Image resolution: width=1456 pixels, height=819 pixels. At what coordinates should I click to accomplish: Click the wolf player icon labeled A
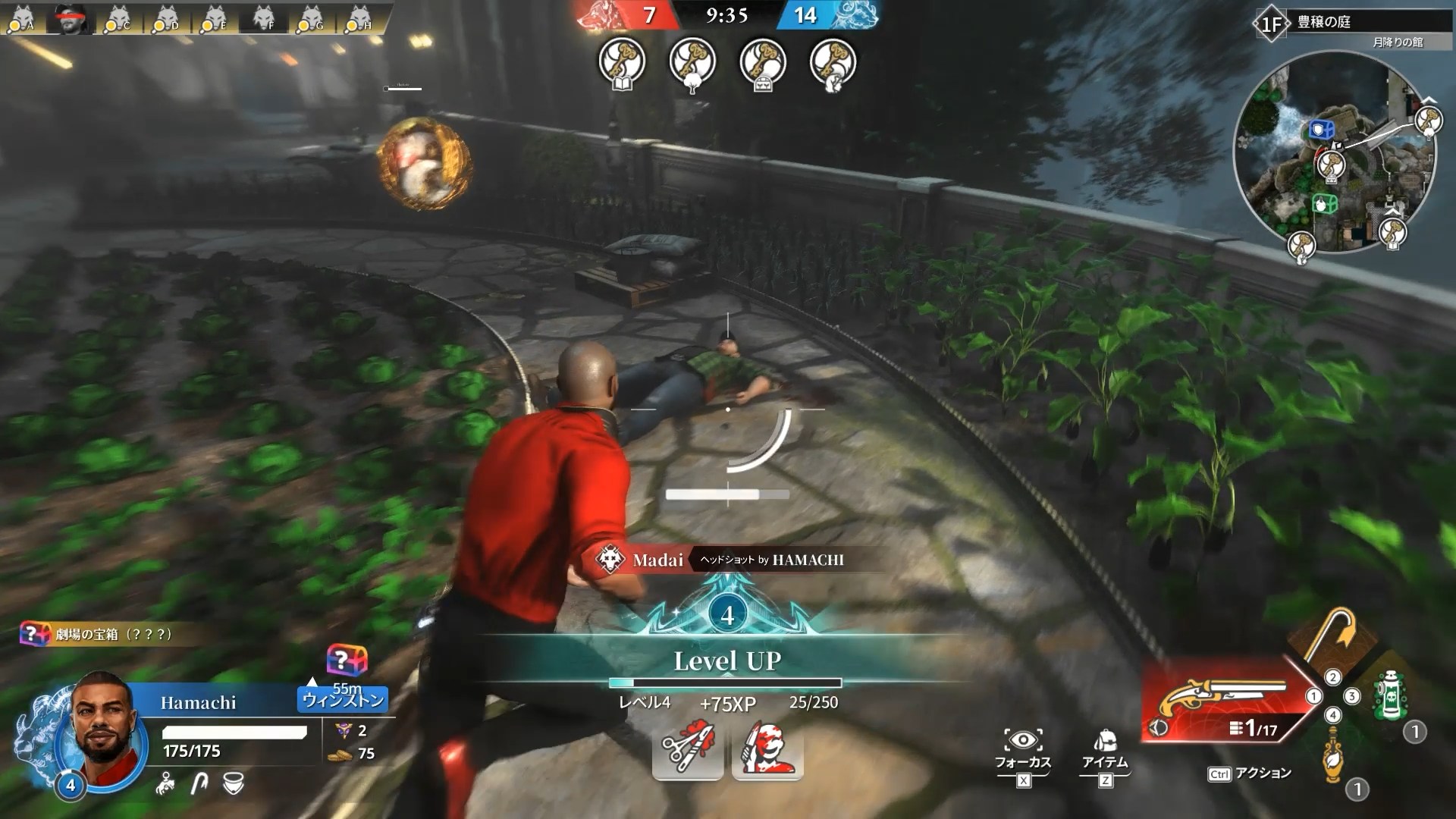pyautogui.click(x=23, y=18)
